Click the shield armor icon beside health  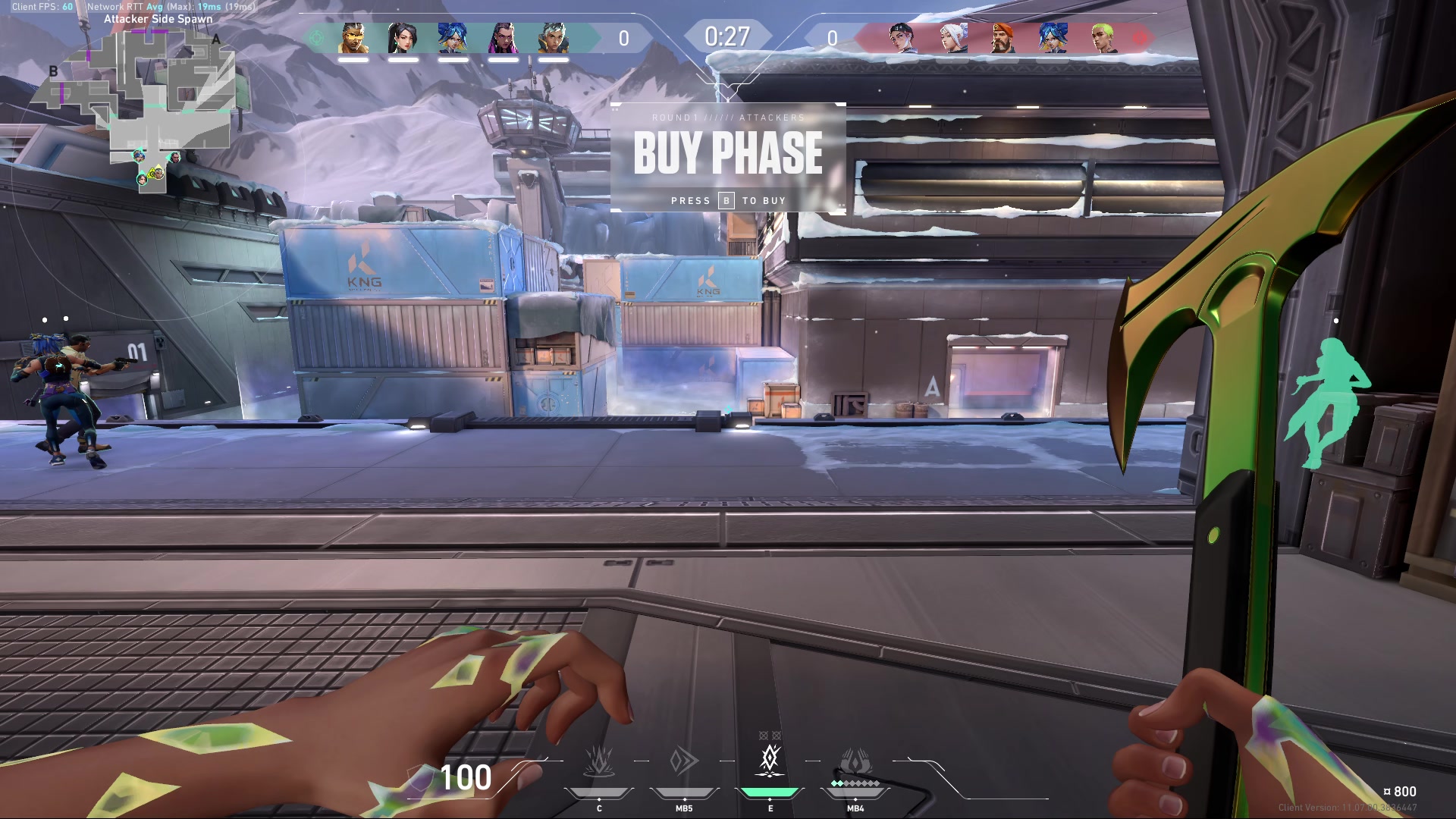pyautogui.click(x=419, y=778)
